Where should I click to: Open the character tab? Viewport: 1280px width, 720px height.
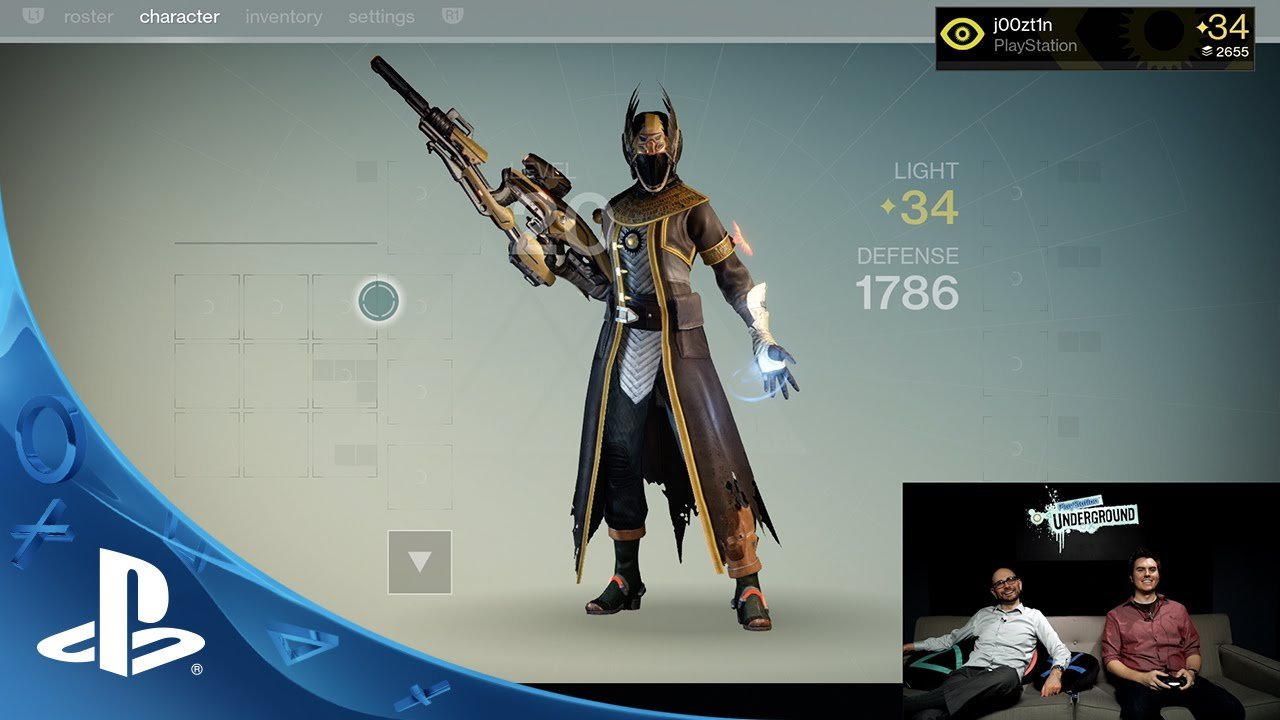pos(179,17)
